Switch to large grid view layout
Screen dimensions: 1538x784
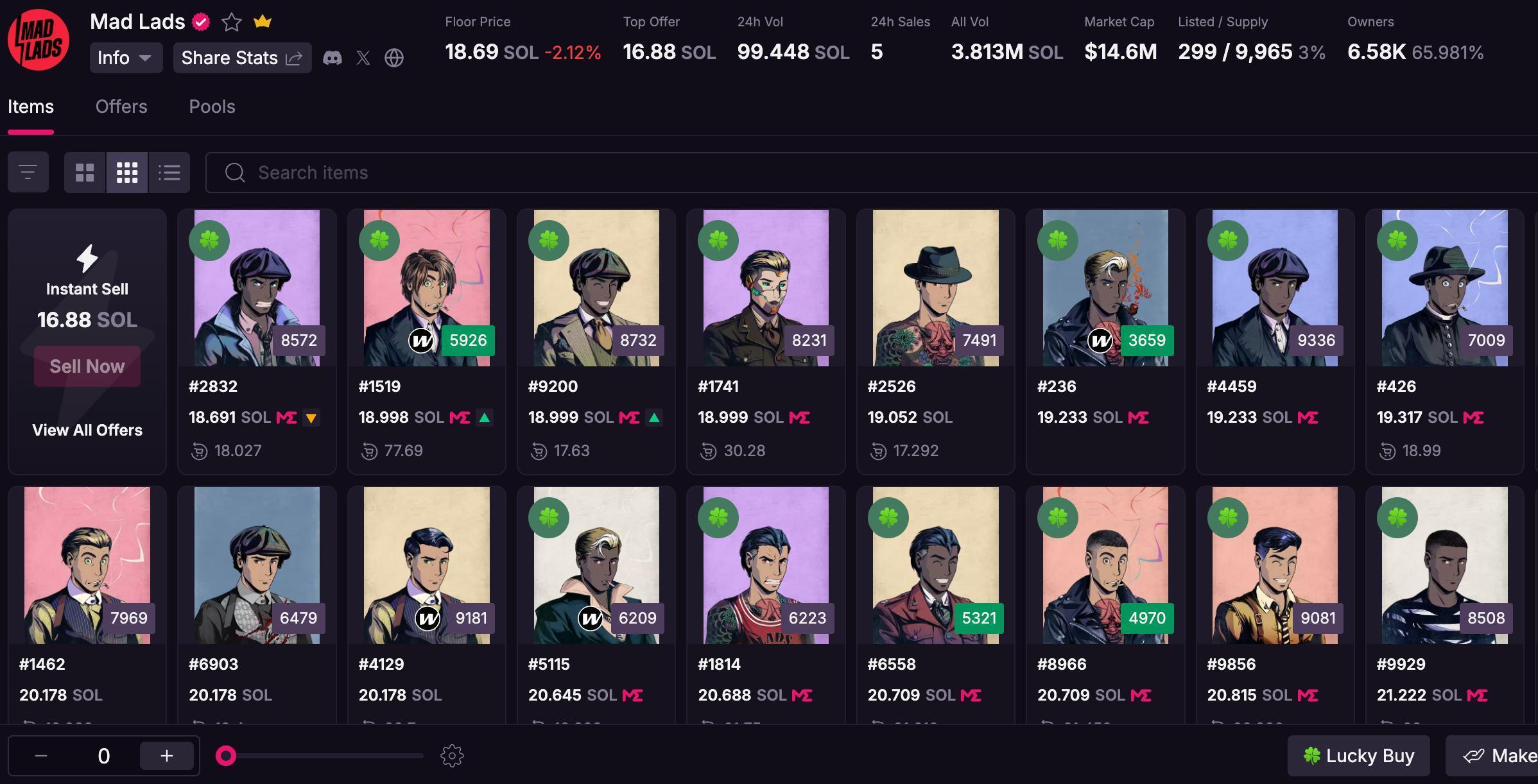(85, 172)
